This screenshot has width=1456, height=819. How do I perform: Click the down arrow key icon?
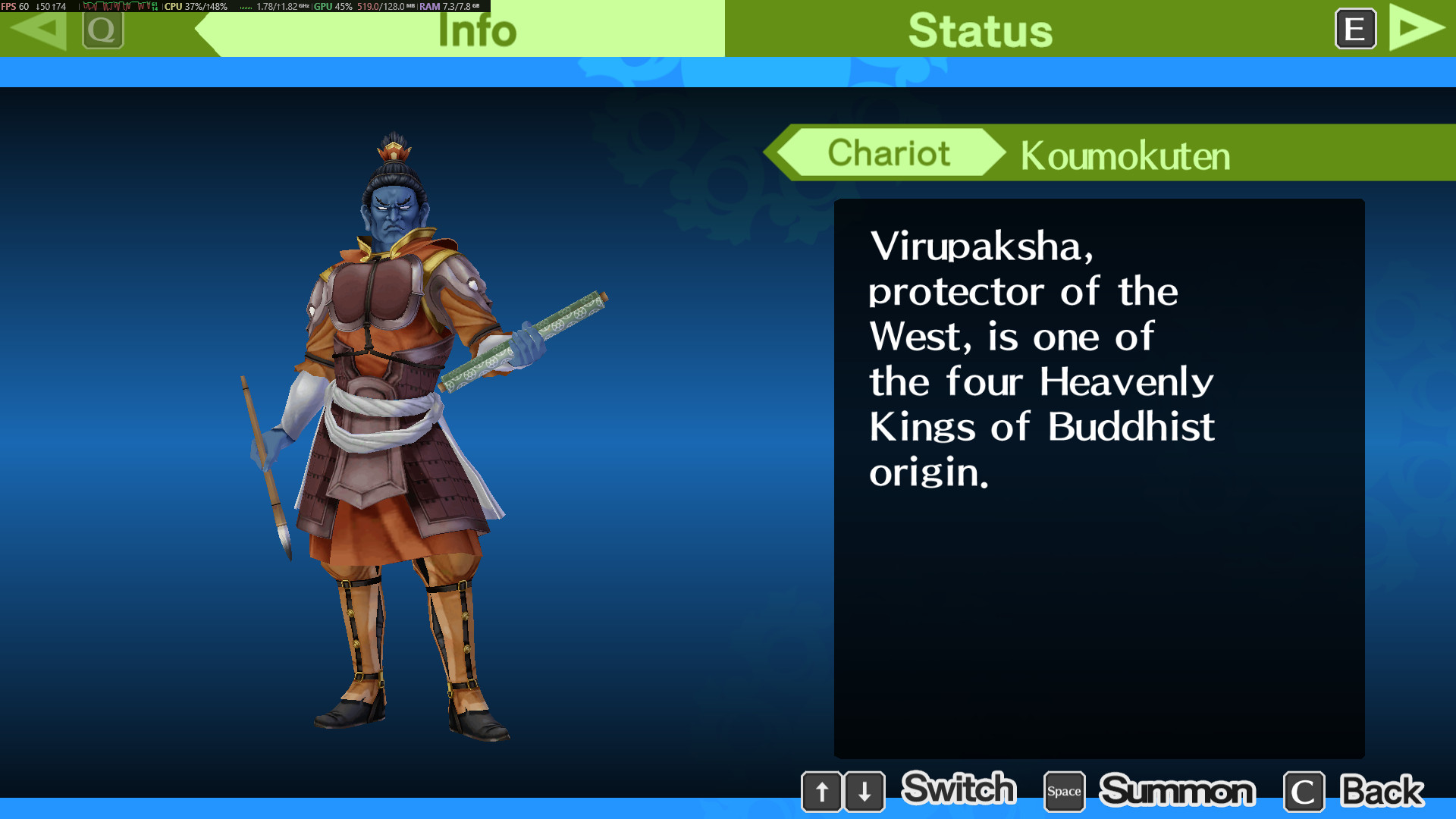point(865,791)
